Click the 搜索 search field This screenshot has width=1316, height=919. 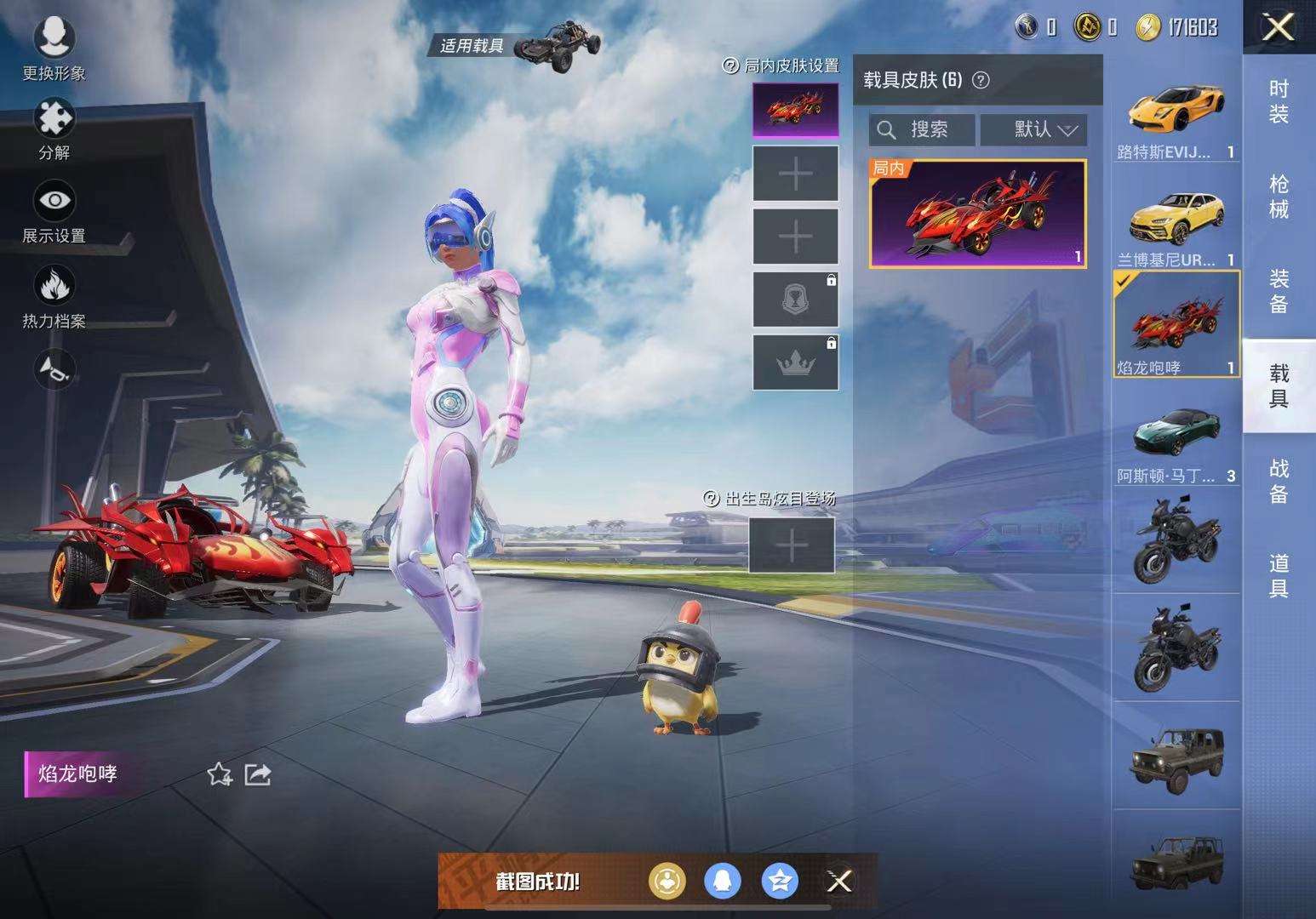pos(924,130)
